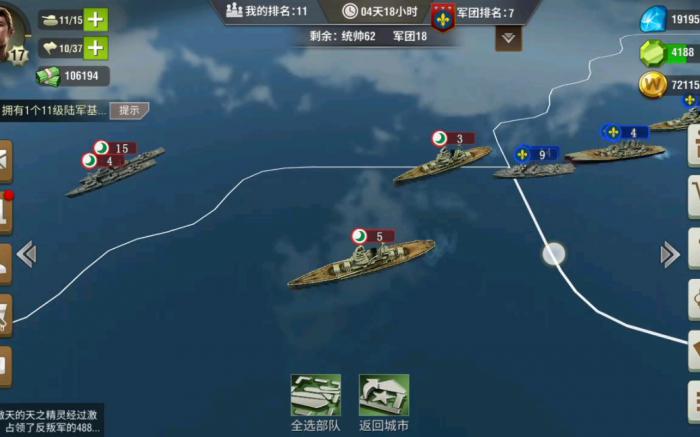Select the enemy fleet labeled 5
Viewport: 700px width, 437px height.
[x=362, y=262]
